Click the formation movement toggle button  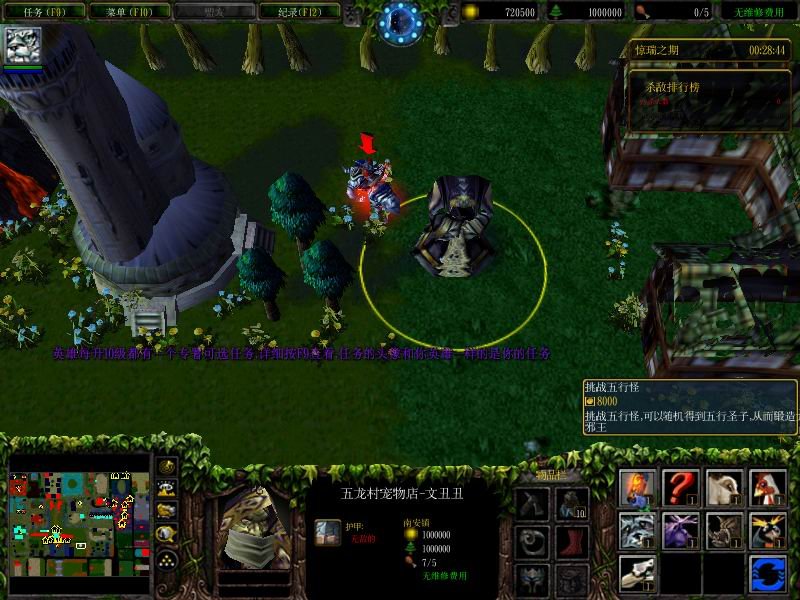pos(167,558)
